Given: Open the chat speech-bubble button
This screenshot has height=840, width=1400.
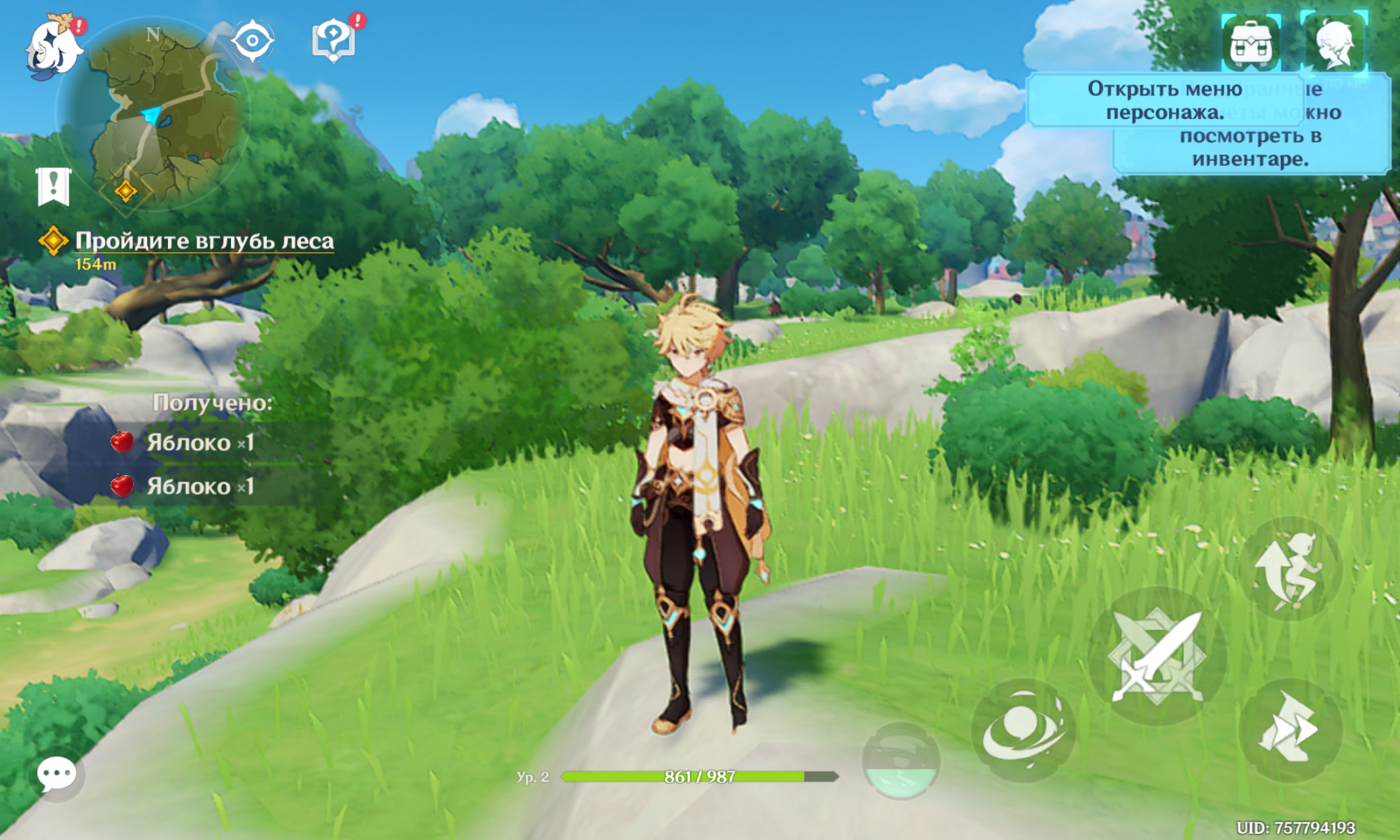Looking at the screenshot, I should 57,774.
